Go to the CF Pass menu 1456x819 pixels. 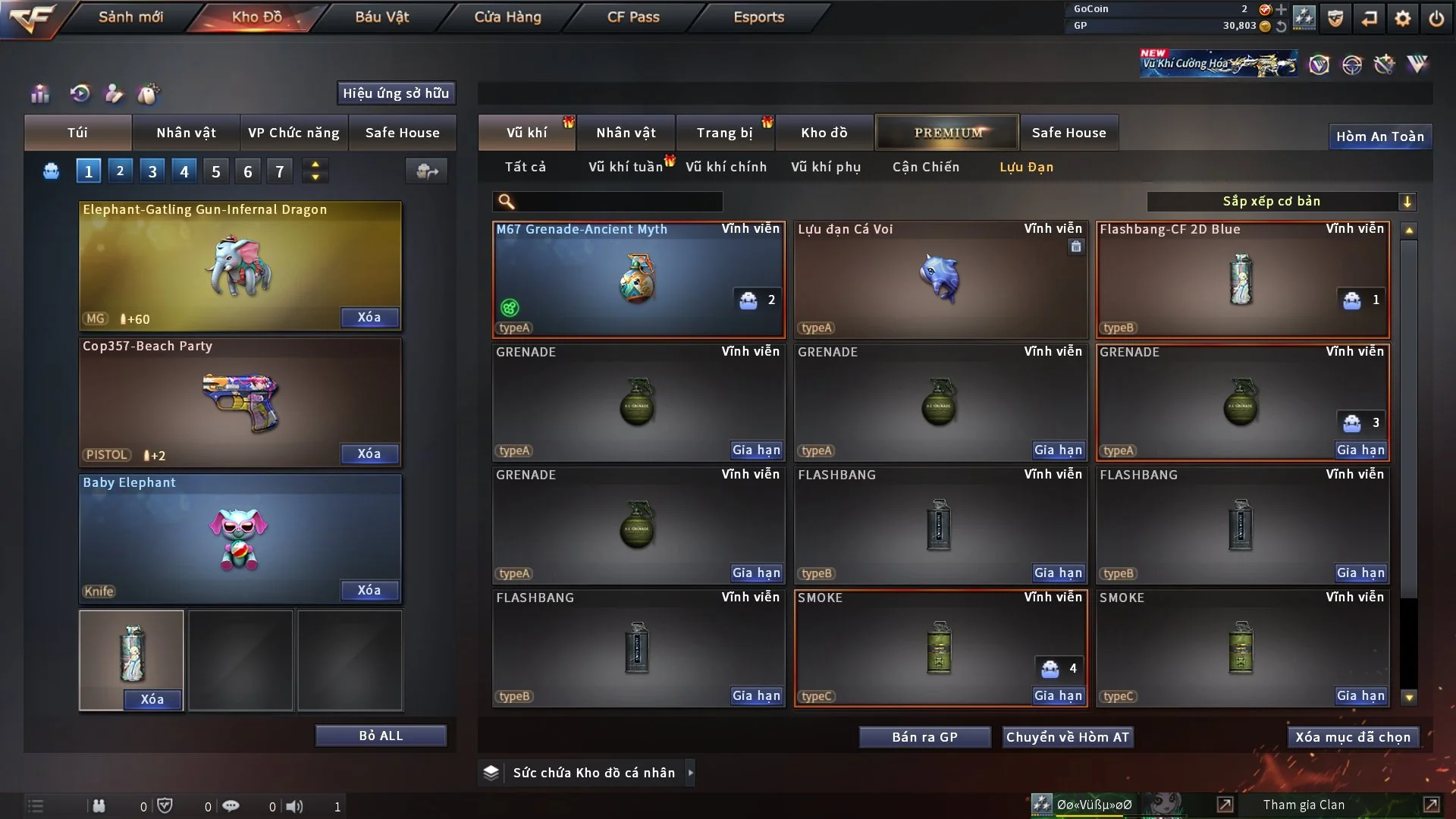pyautogui.click(x=633, y=17)
